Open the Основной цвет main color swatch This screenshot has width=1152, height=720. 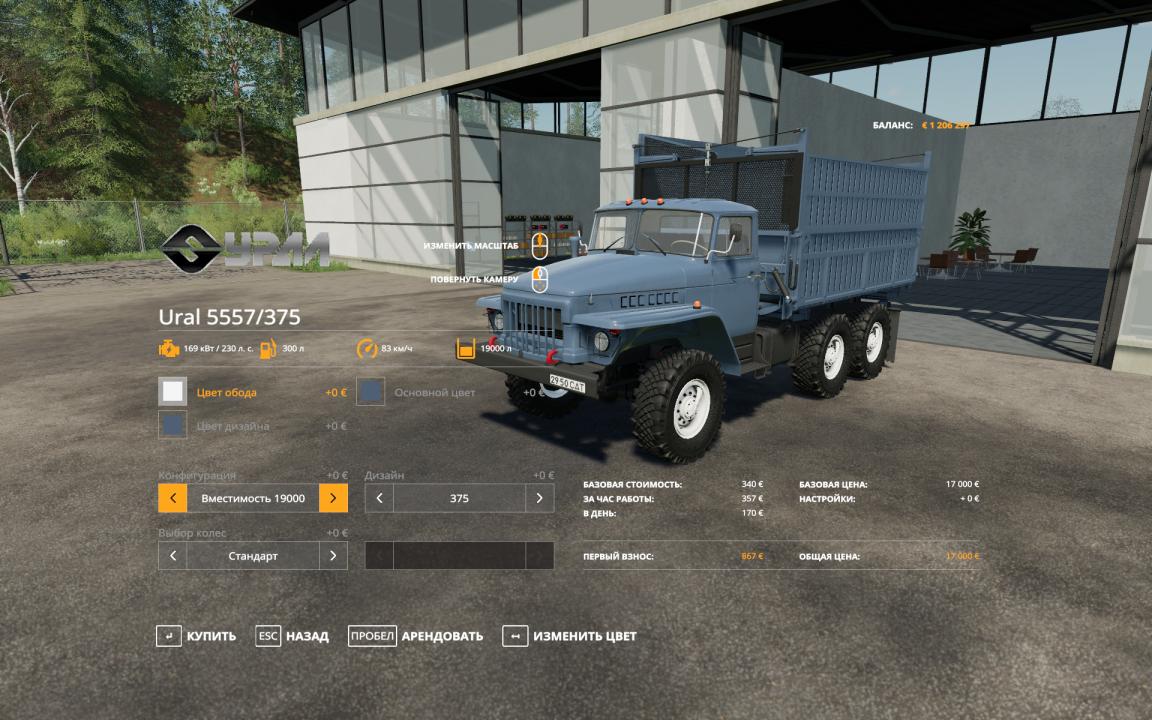point(372,392)
